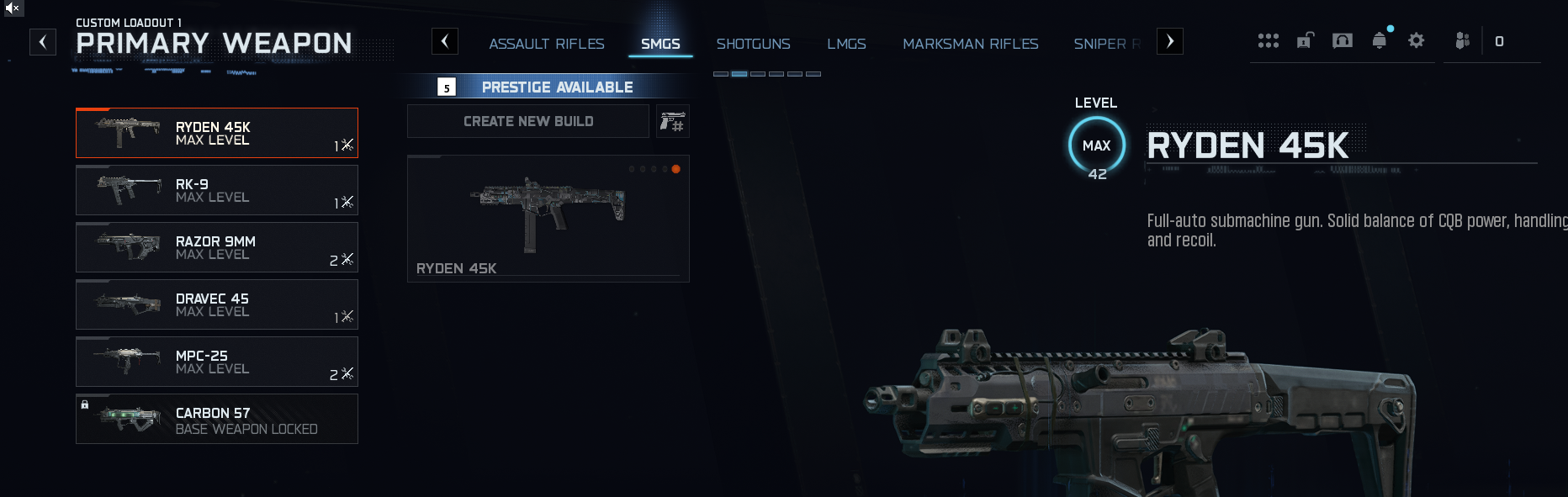Switch to the Shotguns tab

pos(753,44)
